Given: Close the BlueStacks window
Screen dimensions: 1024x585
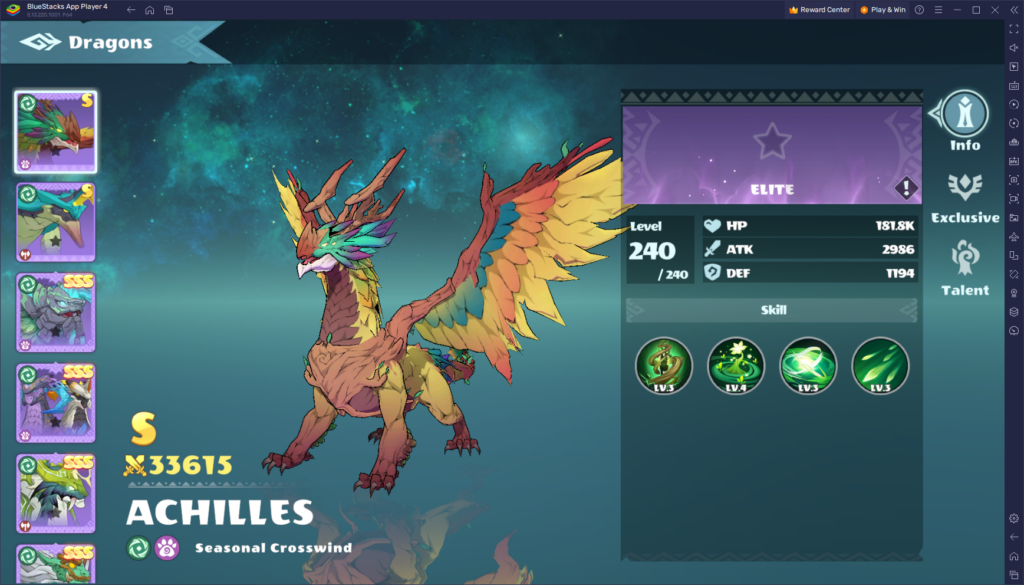Looking at the screenshot, I should pos(993,9).
